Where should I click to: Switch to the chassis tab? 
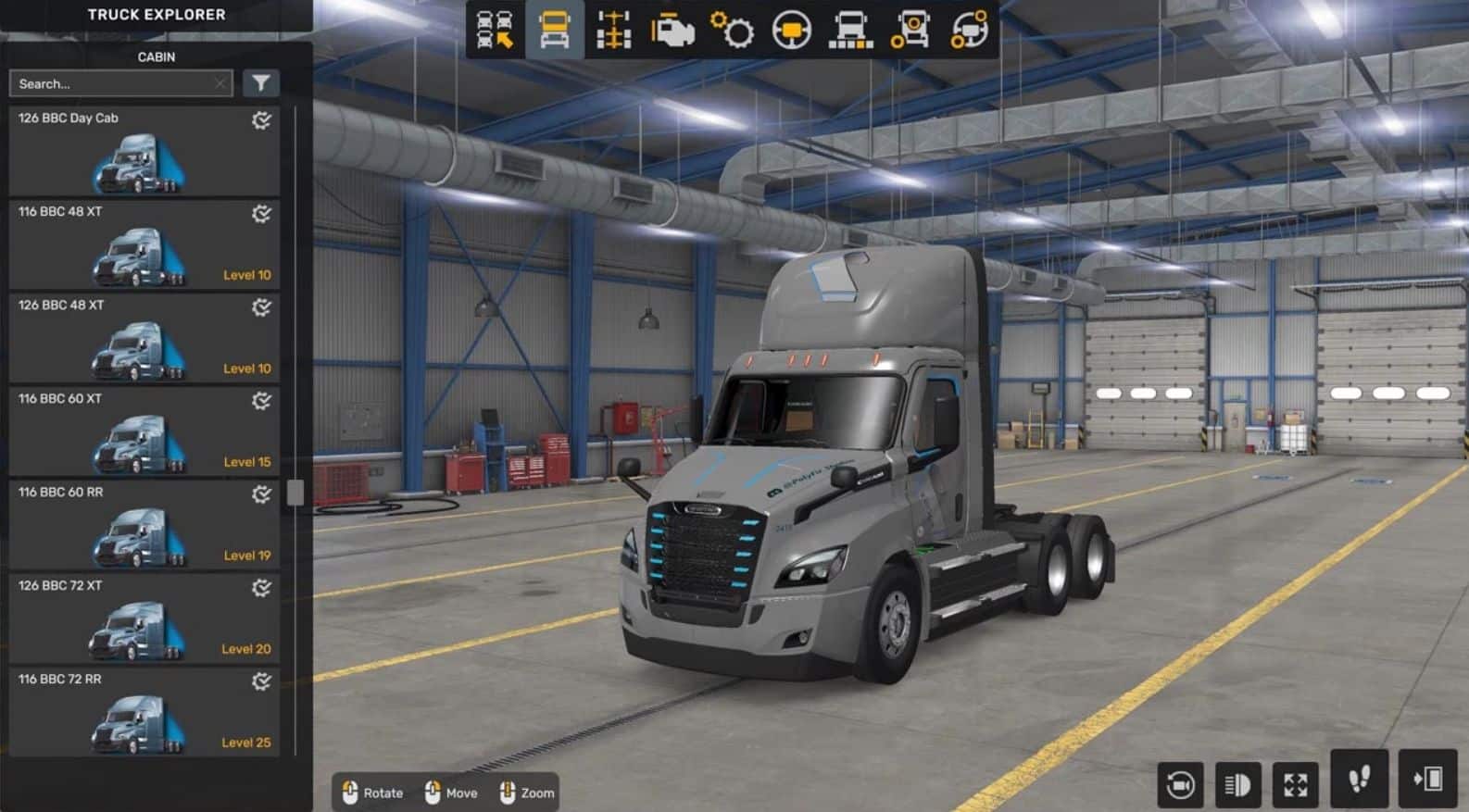coord(613,30)
